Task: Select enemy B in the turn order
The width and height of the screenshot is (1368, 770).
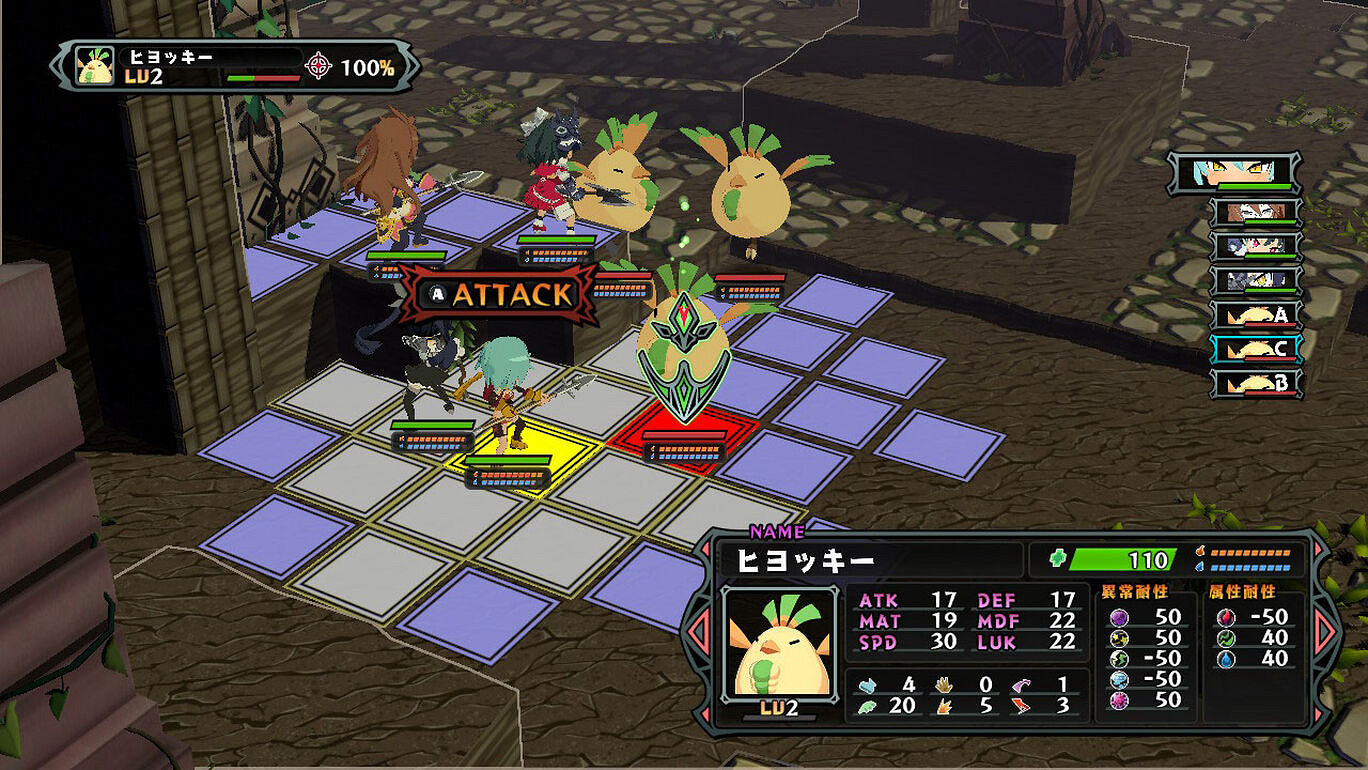Action: pyautogui.click(x=1256, y=383)
